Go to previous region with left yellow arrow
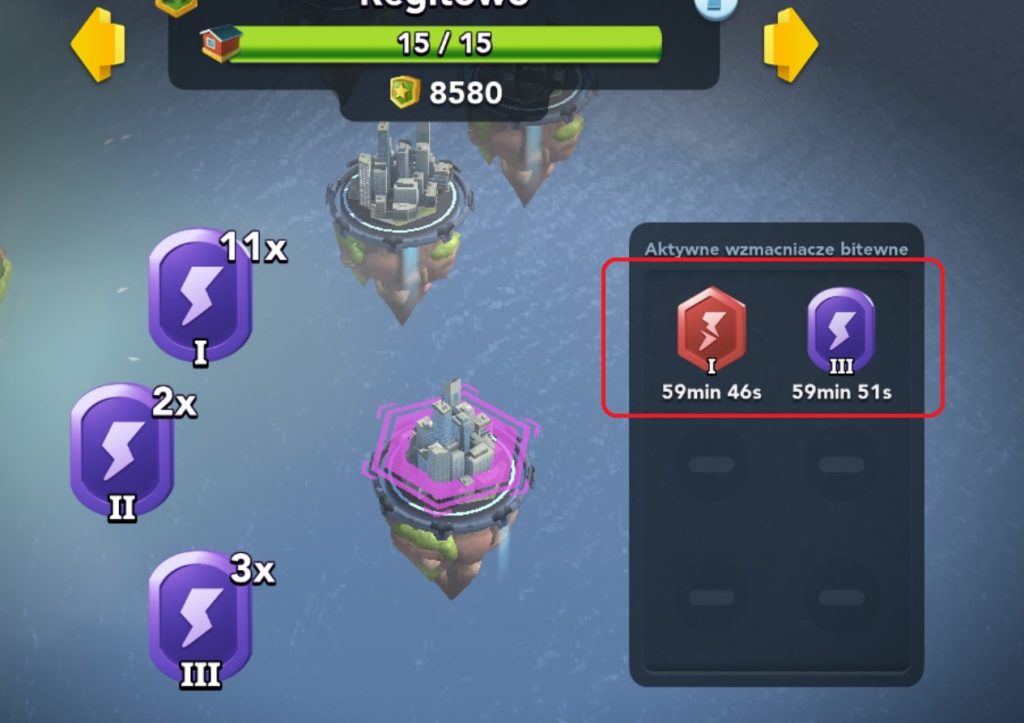The height and width of the screenshot is (723, 1024). 98,45
